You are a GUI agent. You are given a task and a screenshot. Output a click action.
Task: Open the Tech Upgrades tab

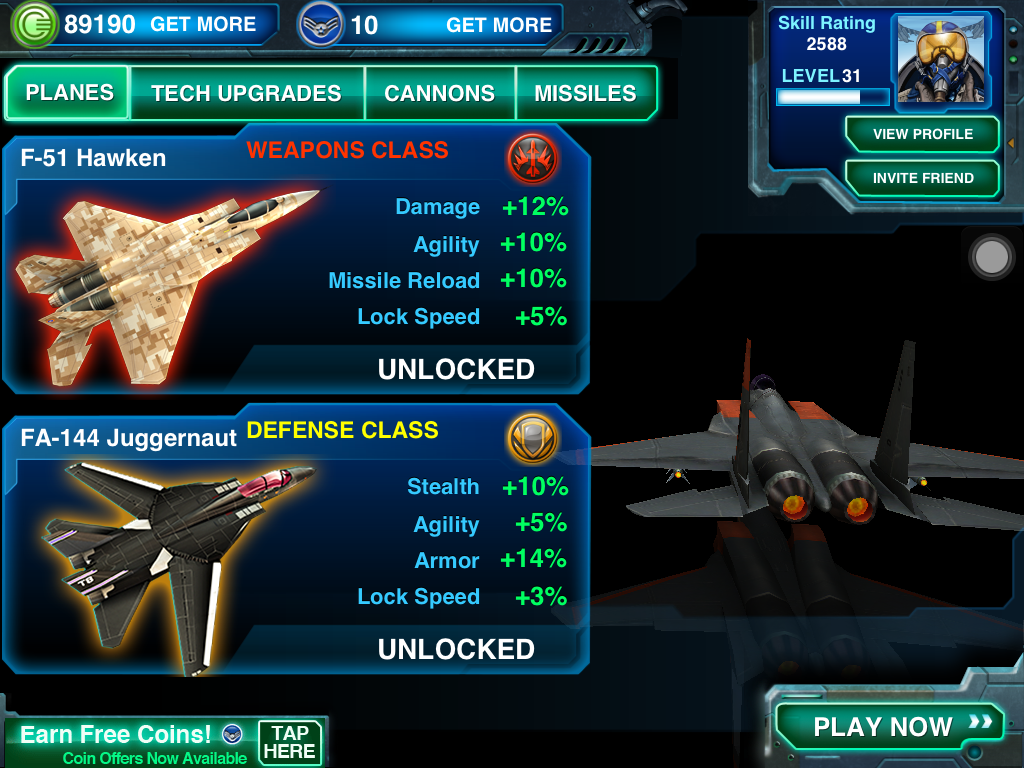click(246, 94)
